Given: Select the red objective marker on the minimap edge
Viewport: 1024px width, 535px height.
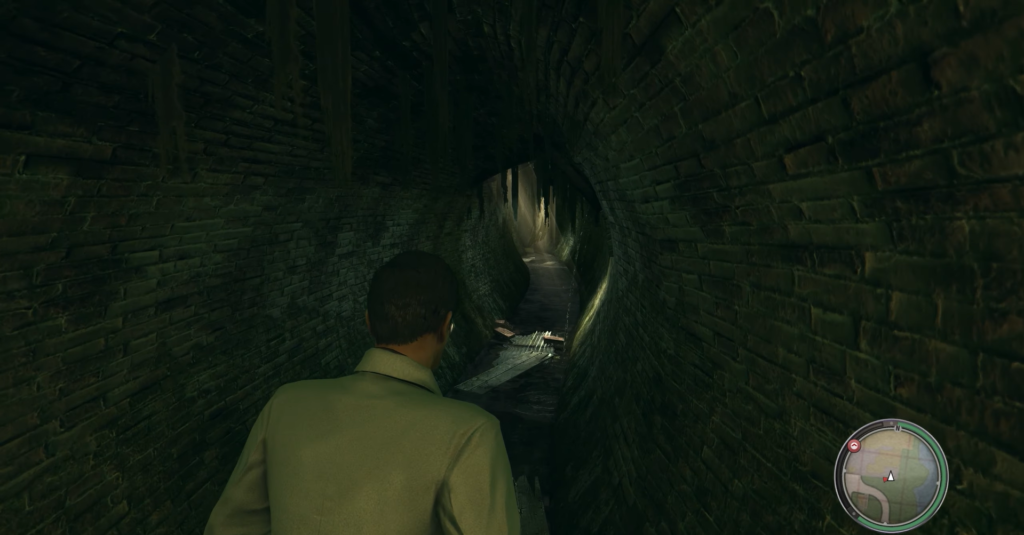Looking at the screenshot, I should click(854, 446).
